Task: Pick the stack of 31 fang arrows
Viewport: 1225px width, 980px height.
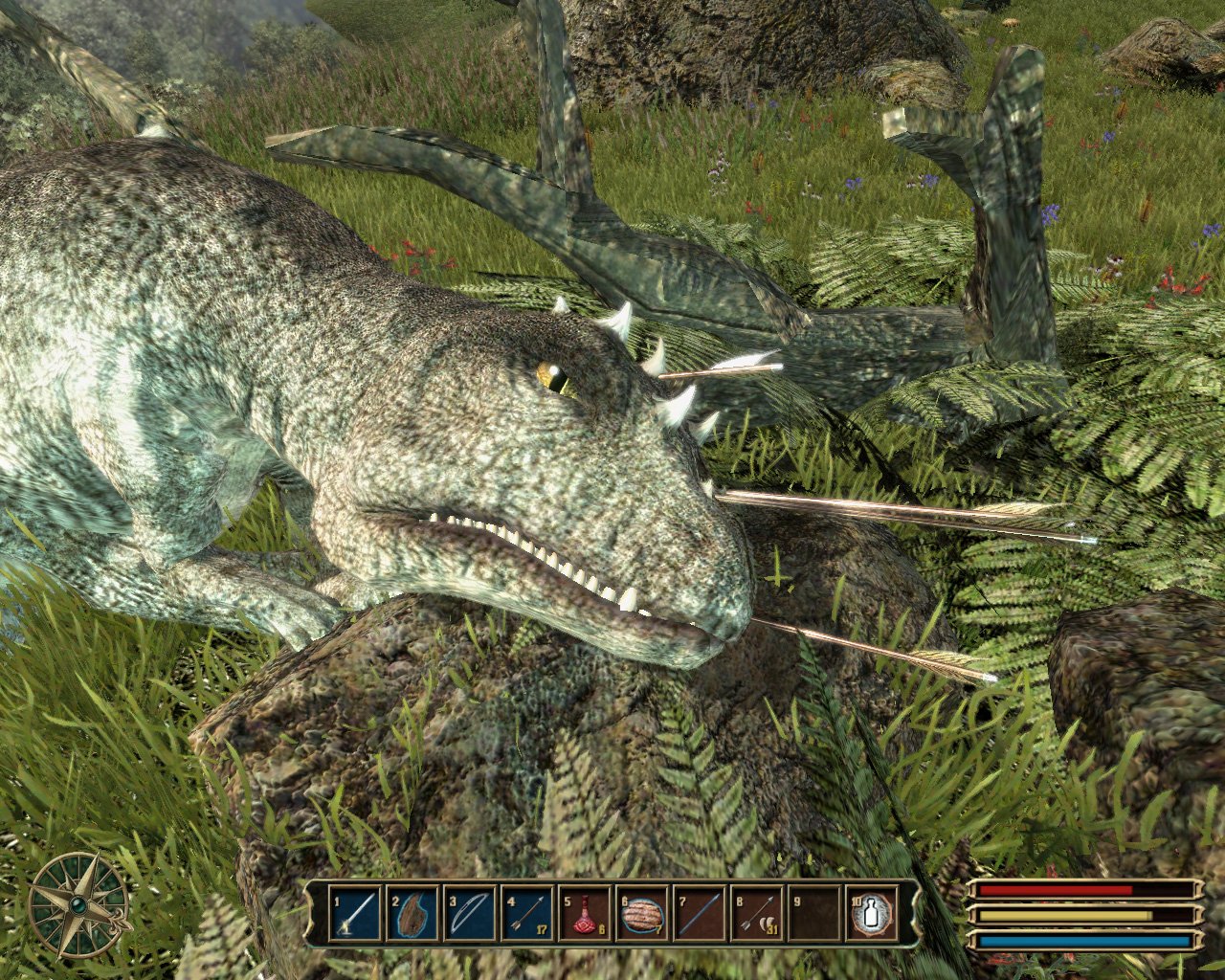Action: click(x=757, y=914)
